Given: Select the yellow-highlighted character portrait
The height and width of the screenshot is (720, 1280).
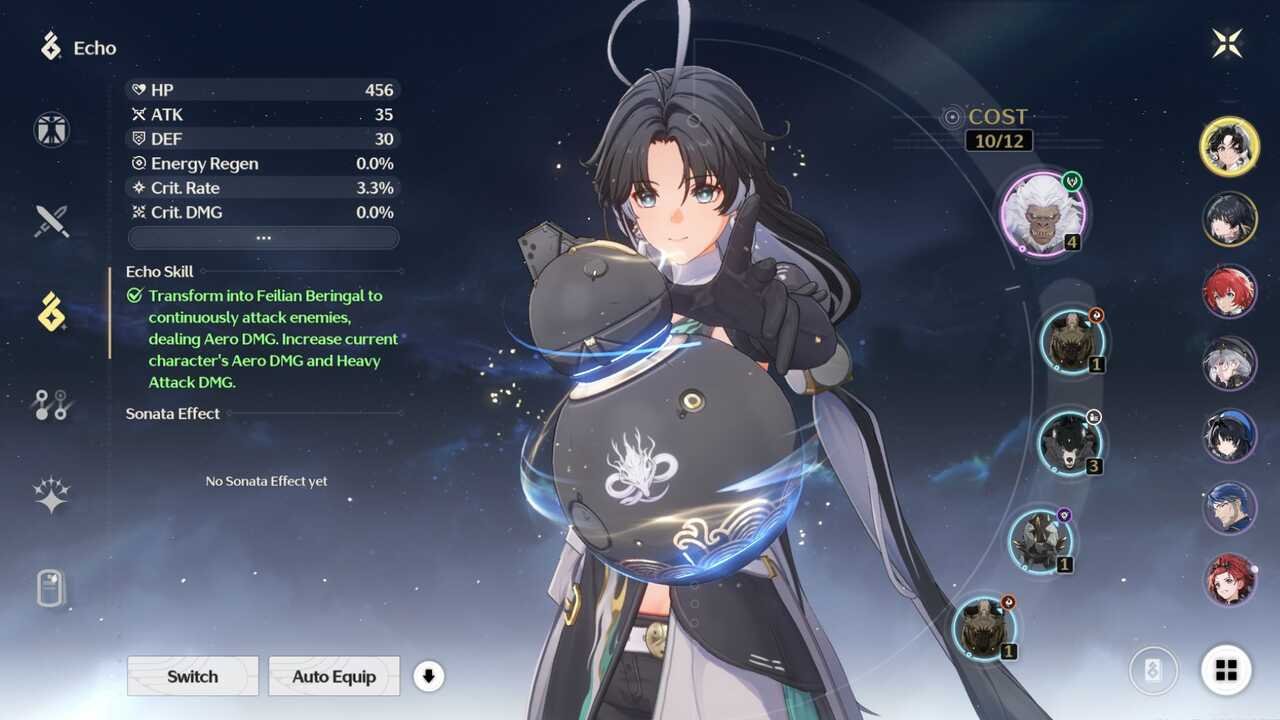Looking at the screenshot, I should [1229, 146].
